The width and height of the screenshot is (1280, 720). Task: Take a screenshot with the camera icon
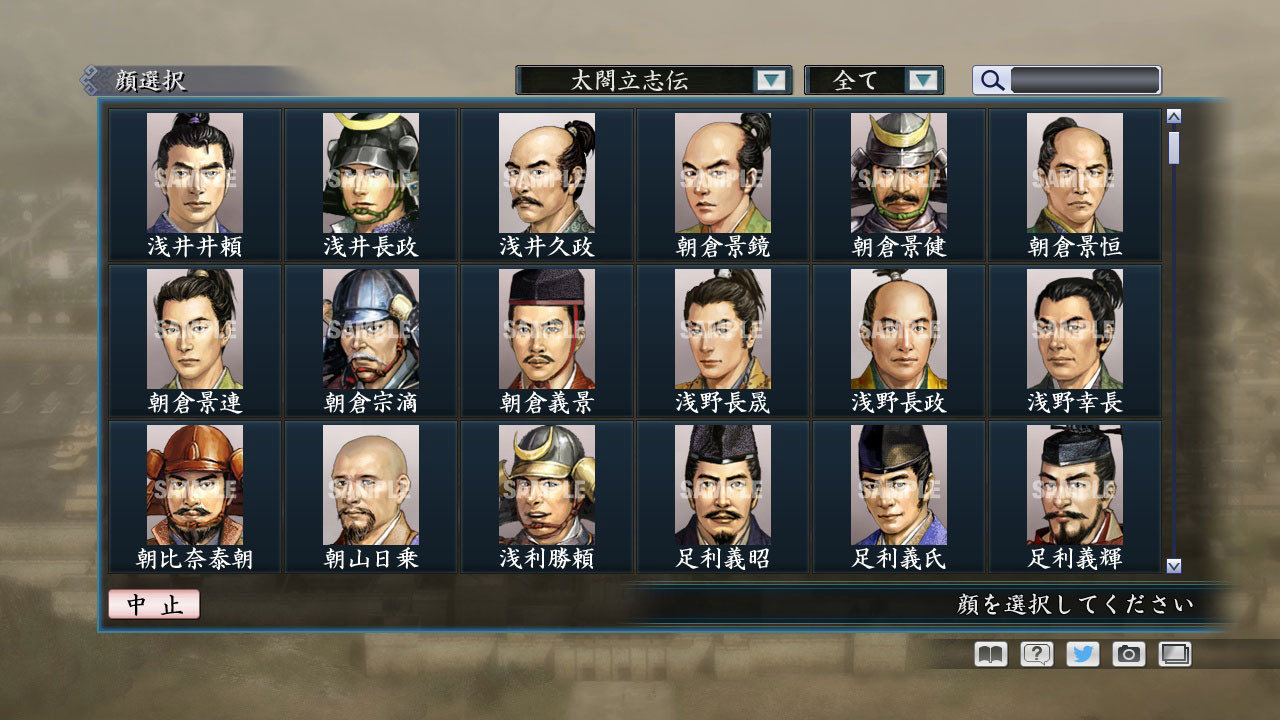coord(1128,654)
